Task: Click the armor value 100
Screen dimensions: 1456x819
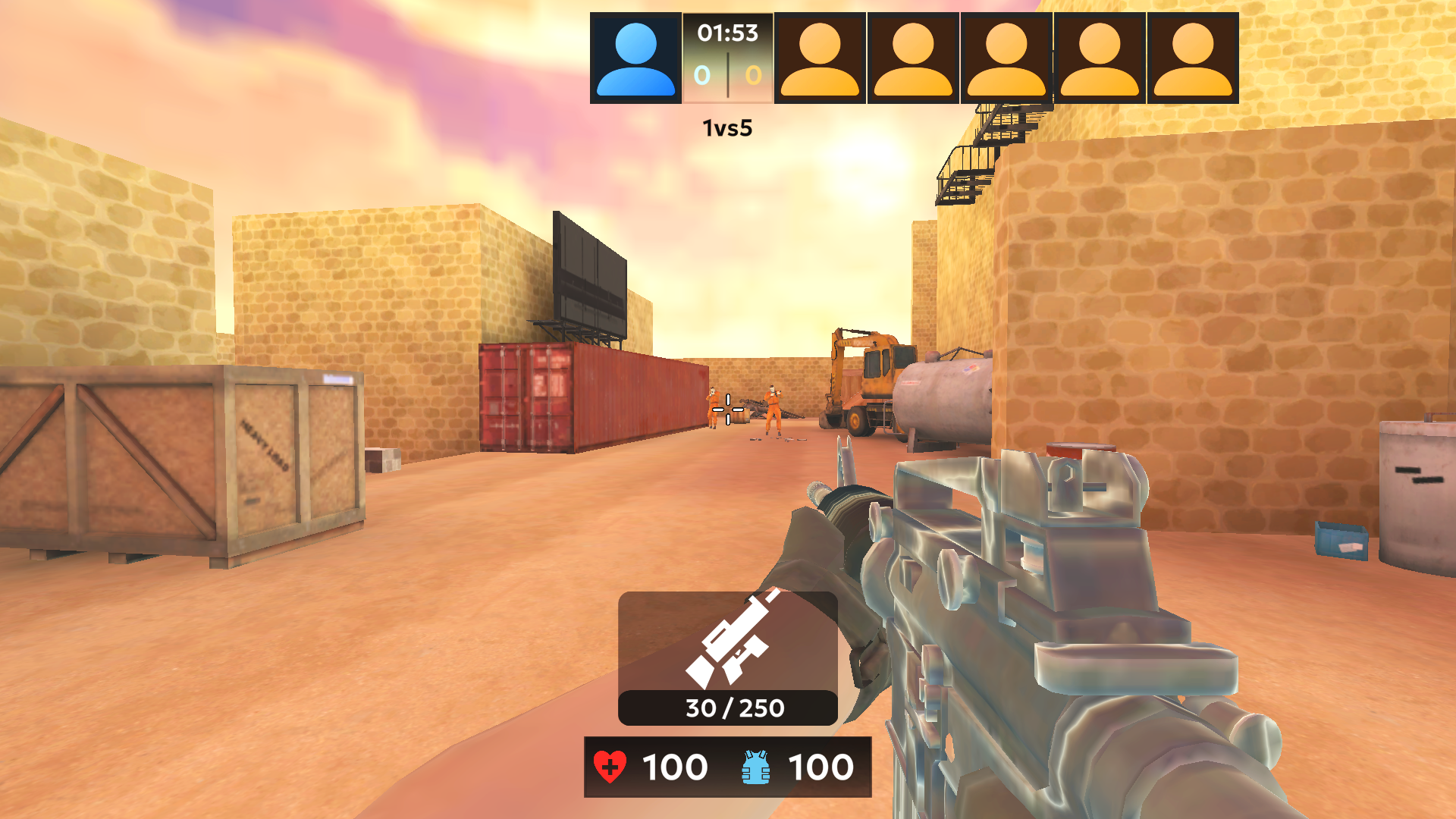Action: (821, 767)
